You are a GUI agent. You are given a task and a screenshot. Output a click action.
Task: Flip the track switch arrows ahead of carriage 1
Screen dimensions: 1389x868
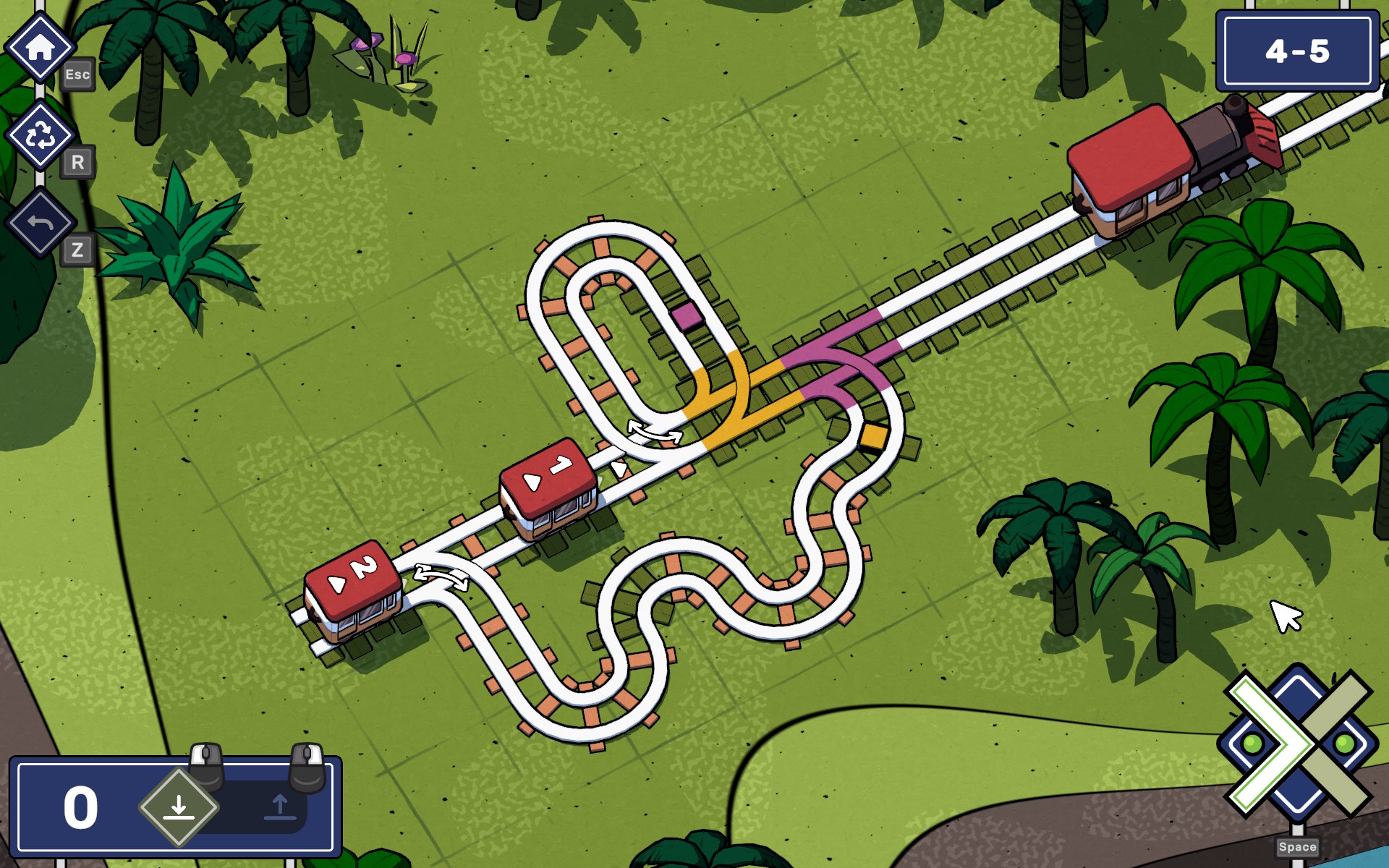tap(655, 432)
